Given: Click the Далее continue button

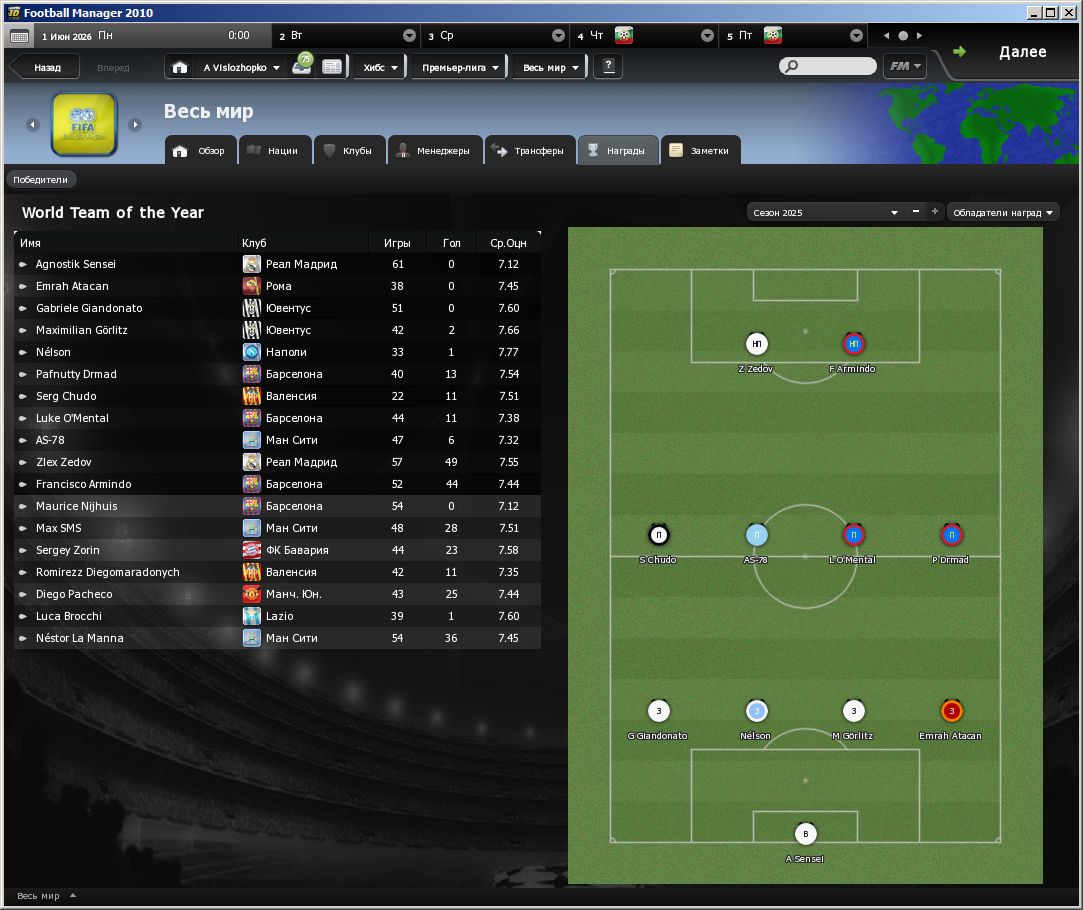Looking at the screenshot, I should 1010,53.
